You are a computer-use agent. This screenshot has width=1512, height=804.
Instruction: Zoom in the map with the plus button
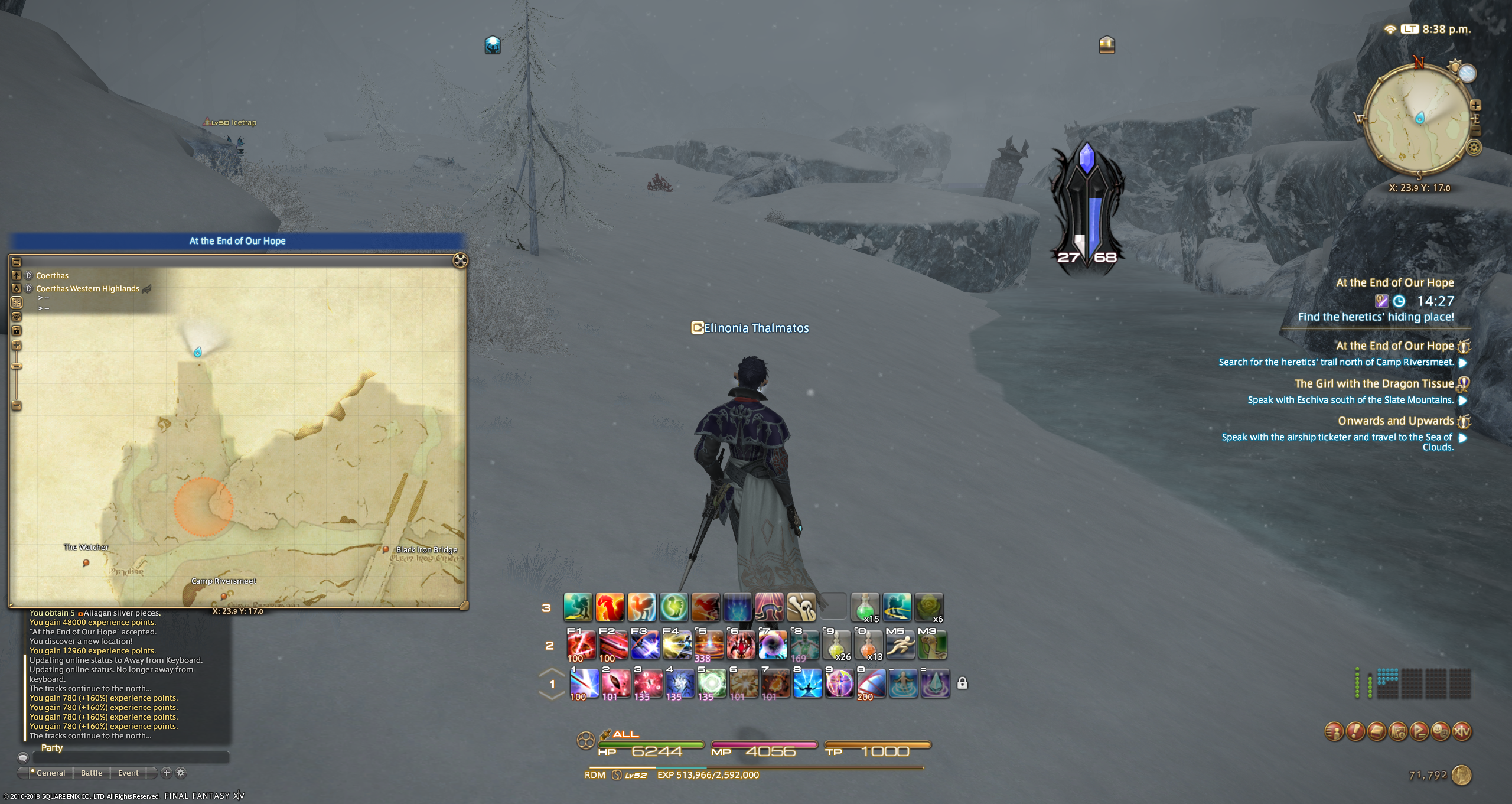point(17,346)
